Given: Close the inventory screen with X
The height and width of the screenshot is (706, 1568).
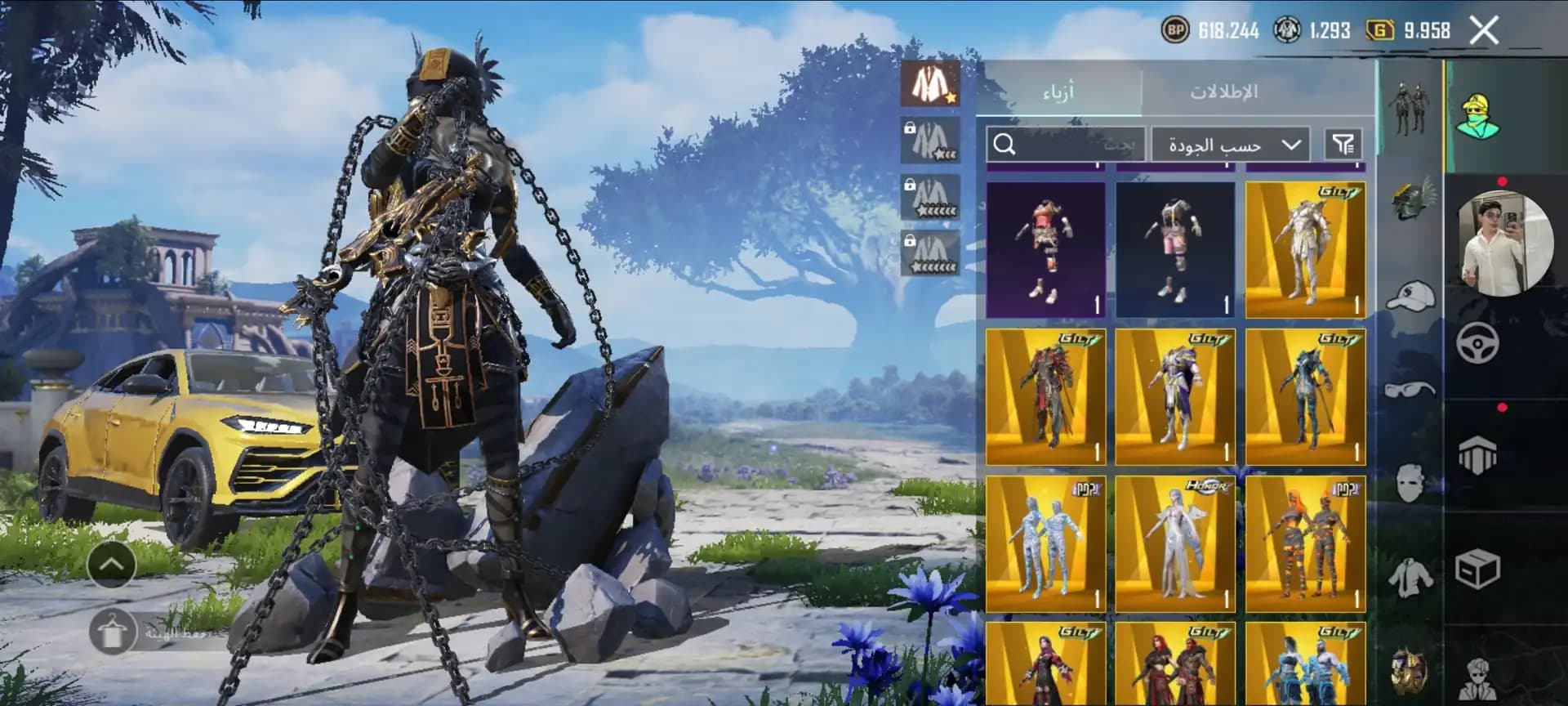Looking at the screenshot, I should click(x=1484, y=31).
